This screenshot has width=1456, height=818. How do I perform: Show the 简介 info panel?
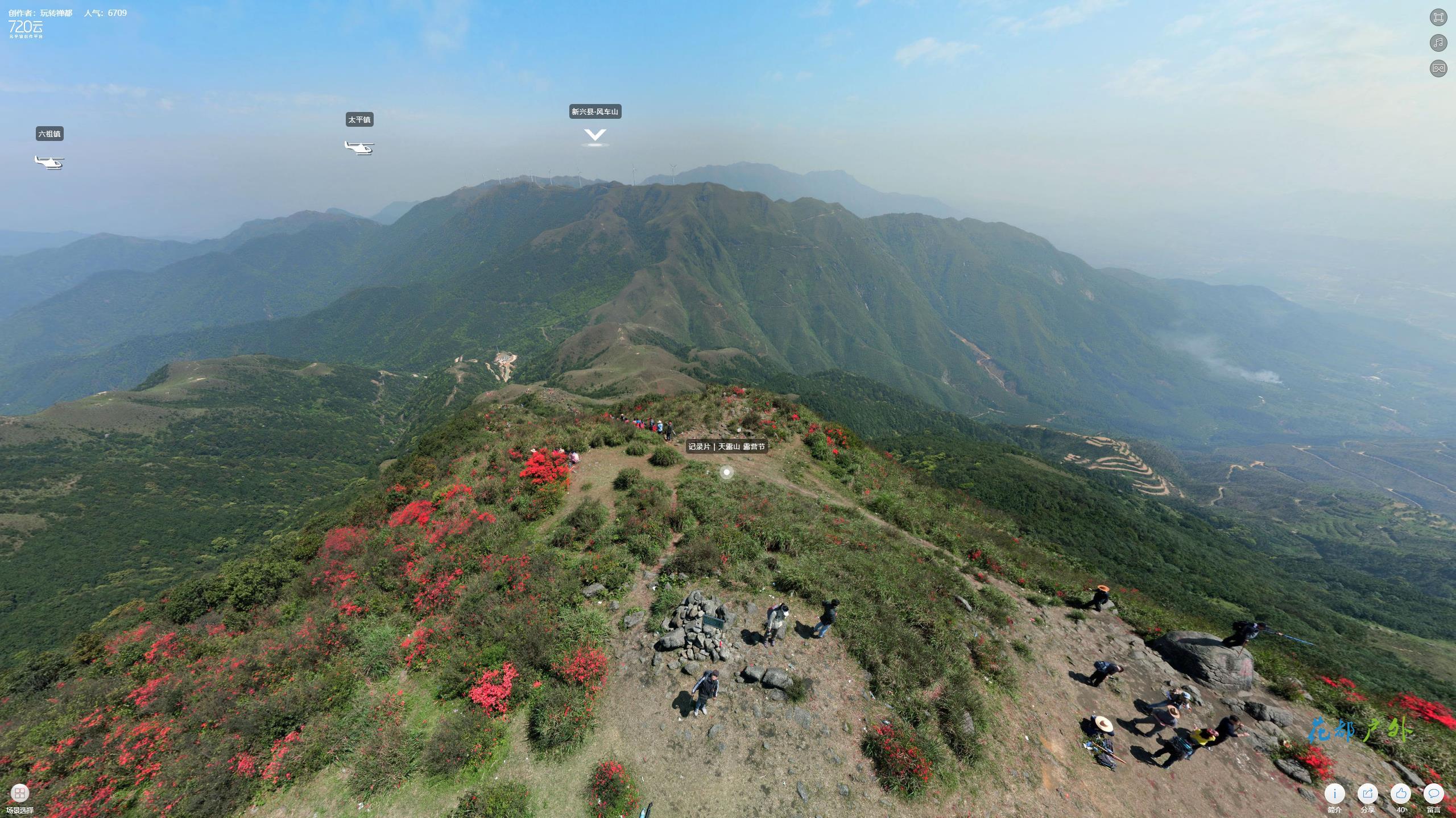click(1334, 794)
